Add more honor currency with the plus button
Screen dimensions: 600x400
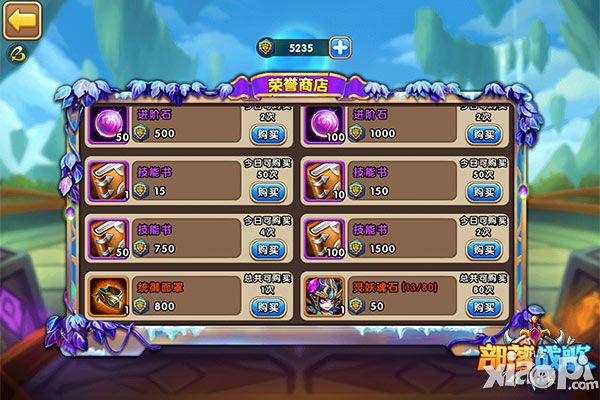(341, 46)
